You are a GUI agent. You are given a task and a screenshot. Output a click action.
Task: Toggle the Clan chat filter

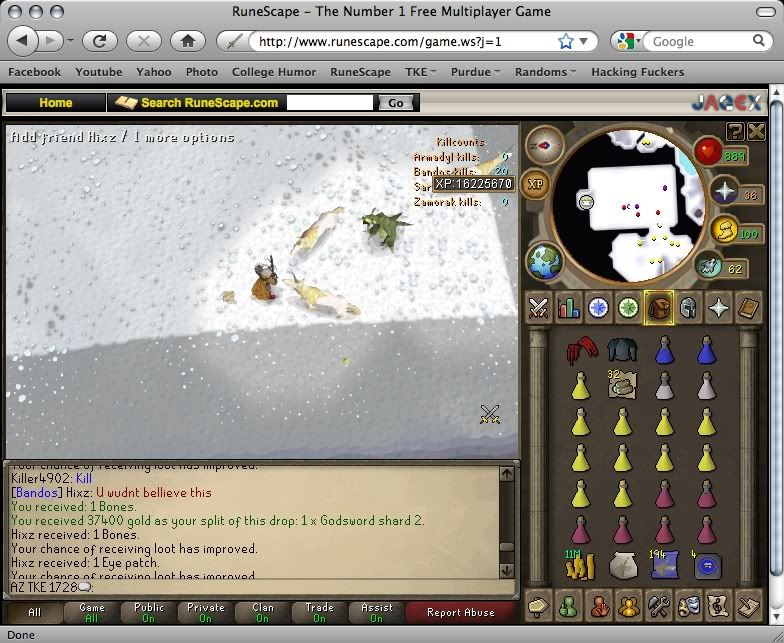[262, 612]
